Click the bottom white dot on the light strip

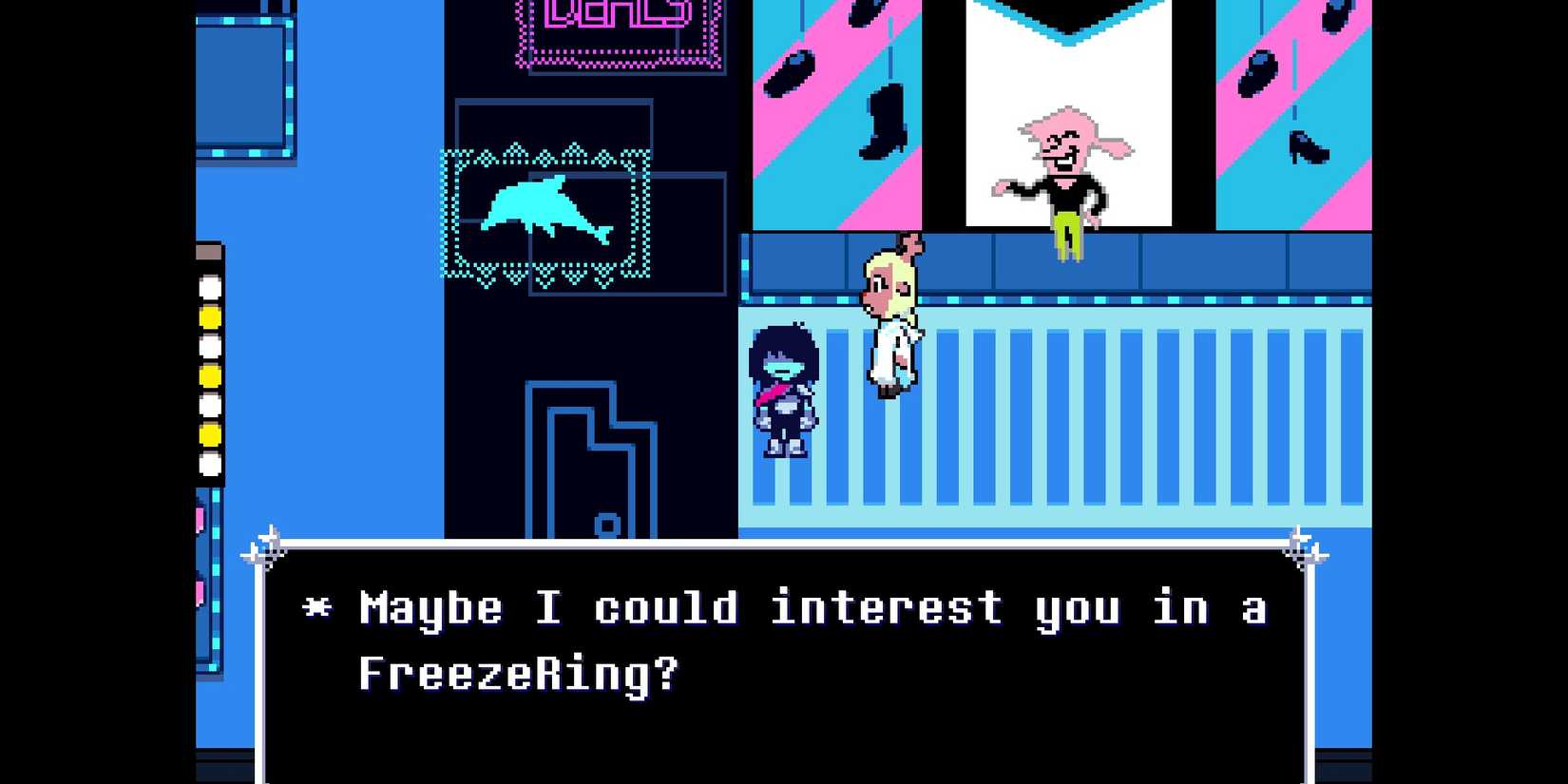coord(209,463)
